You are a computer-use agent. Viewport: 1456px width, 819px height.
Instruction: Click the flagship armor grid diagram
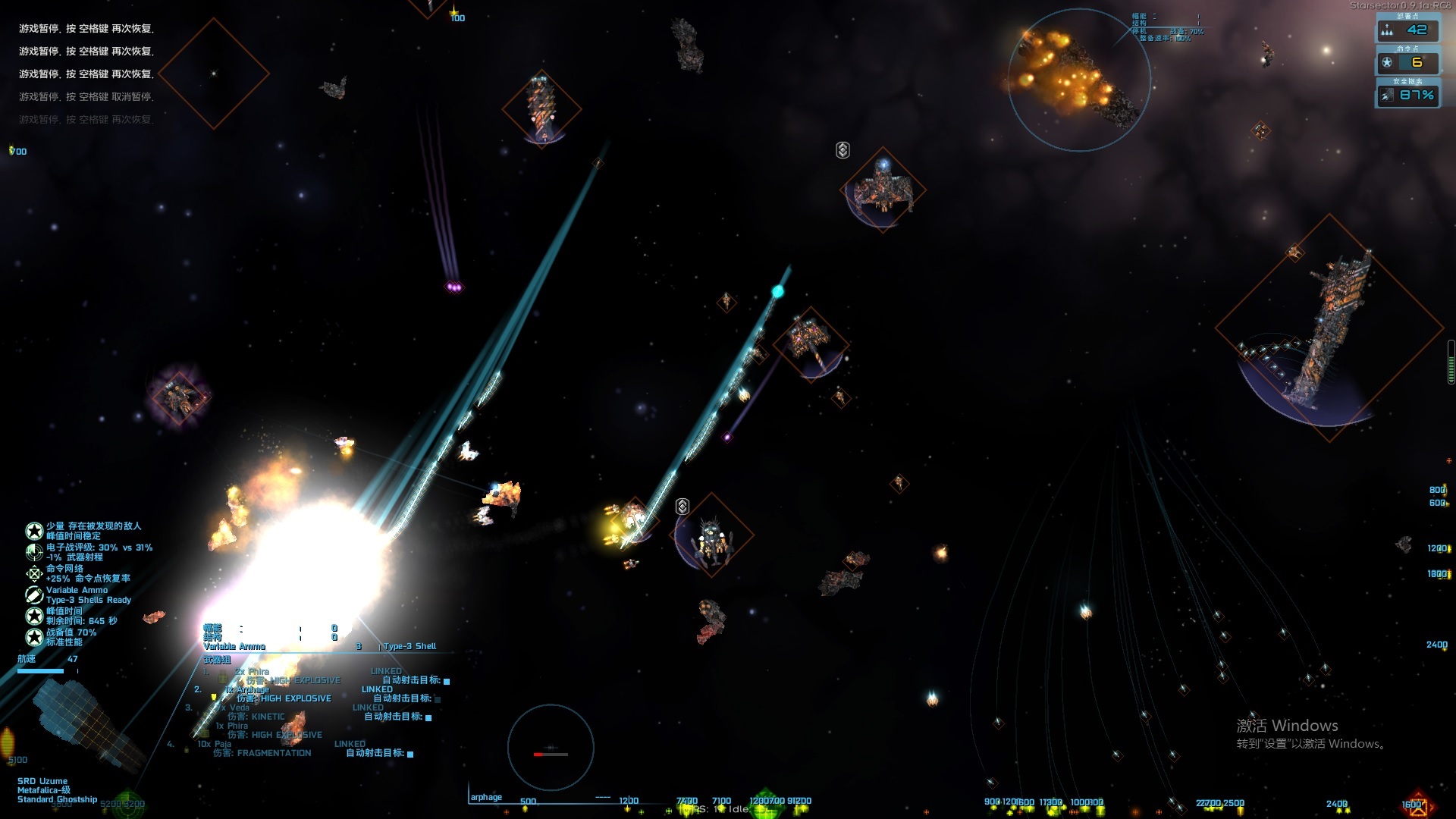click(87, 720)
